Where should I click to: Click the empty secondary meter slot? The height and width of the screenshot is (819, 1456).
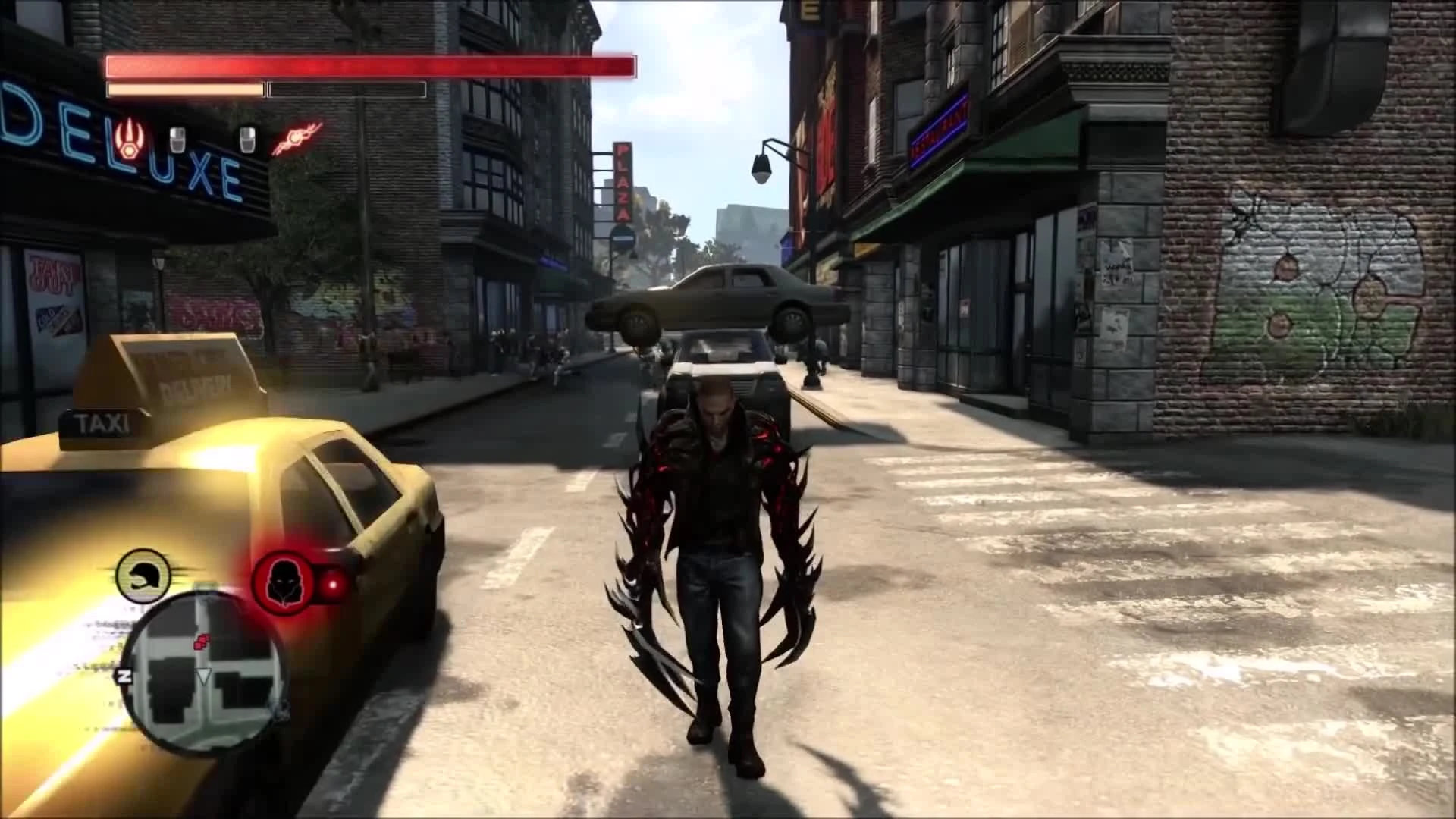click(345, 90)
